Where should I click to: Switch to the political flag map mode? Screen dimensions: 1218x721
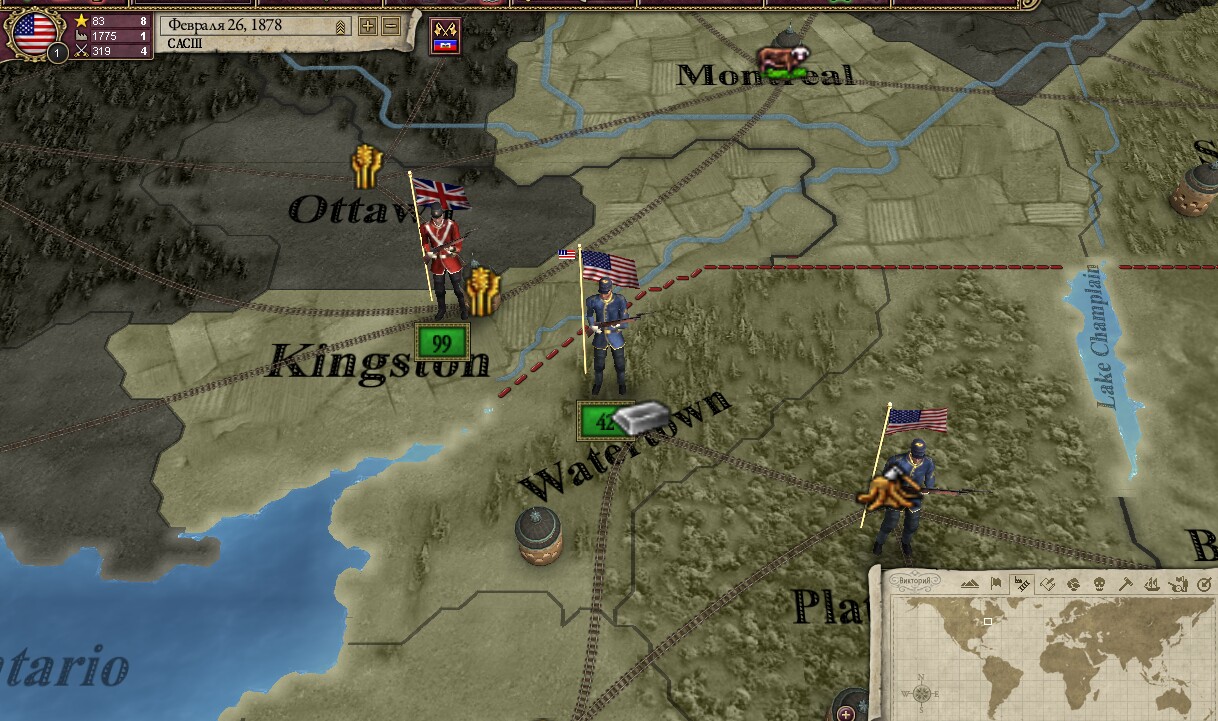coord(995,584)
